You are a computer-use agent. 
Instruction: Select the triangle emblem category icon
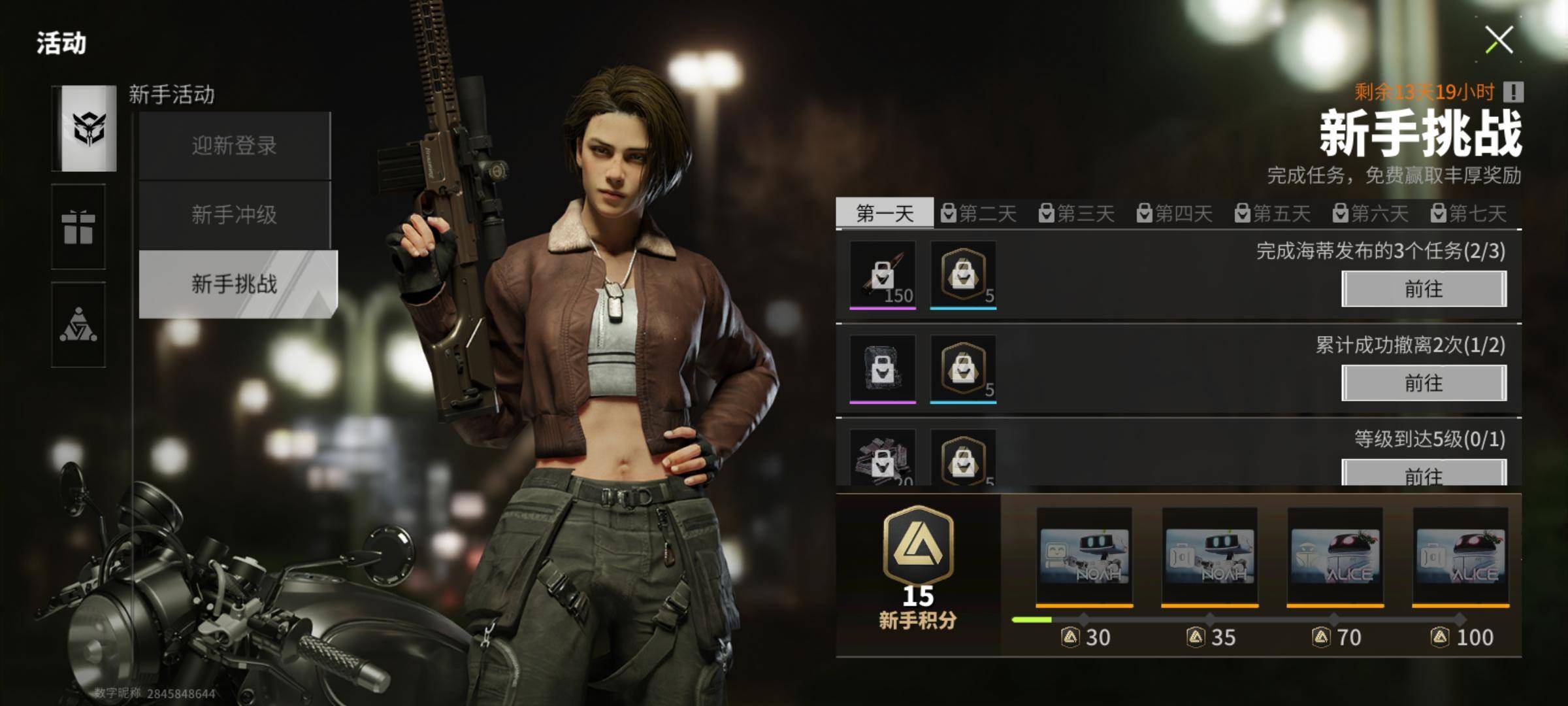point(78,325)
